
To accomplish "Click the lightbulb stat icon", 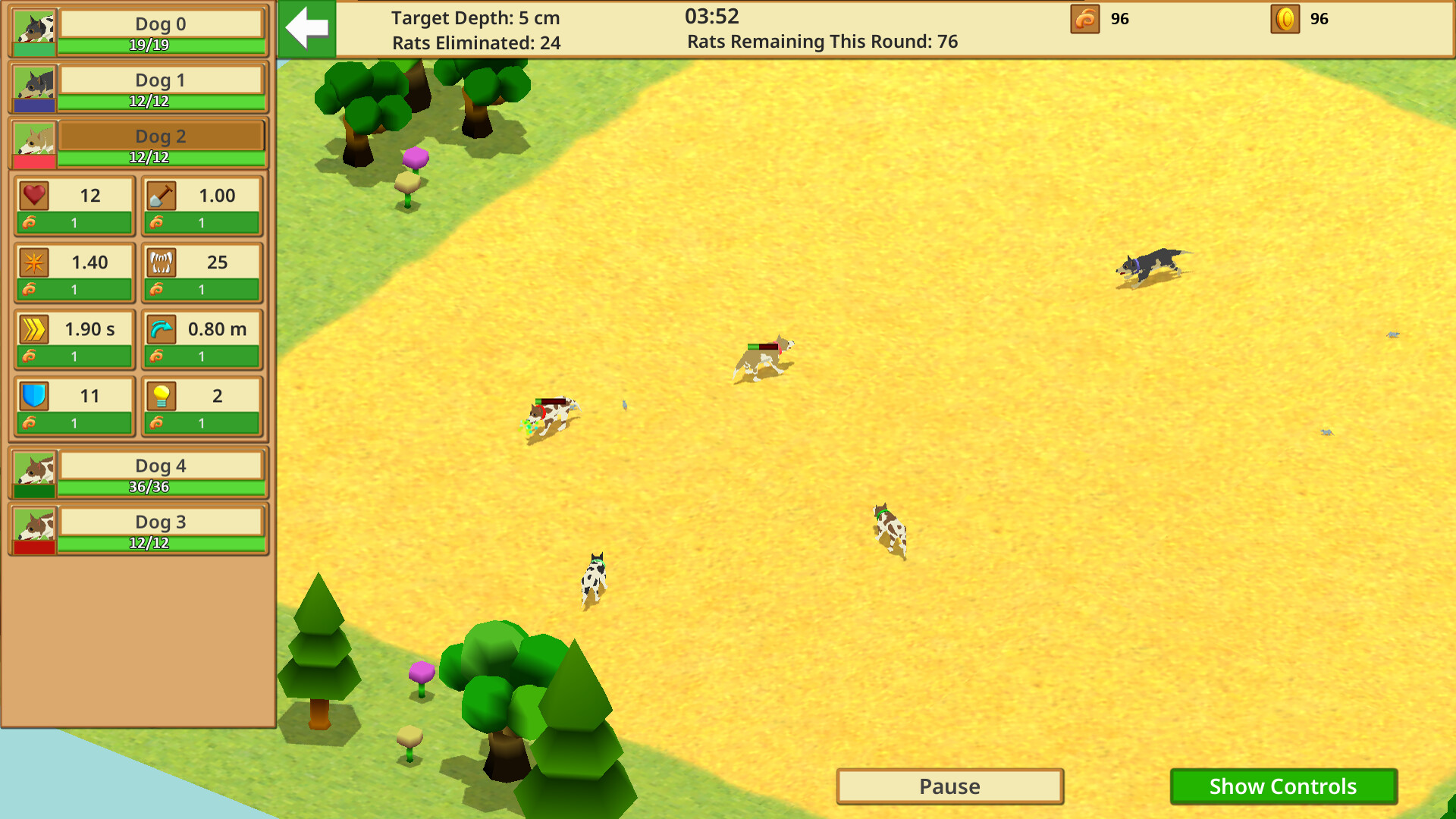I will click(162, 395).
